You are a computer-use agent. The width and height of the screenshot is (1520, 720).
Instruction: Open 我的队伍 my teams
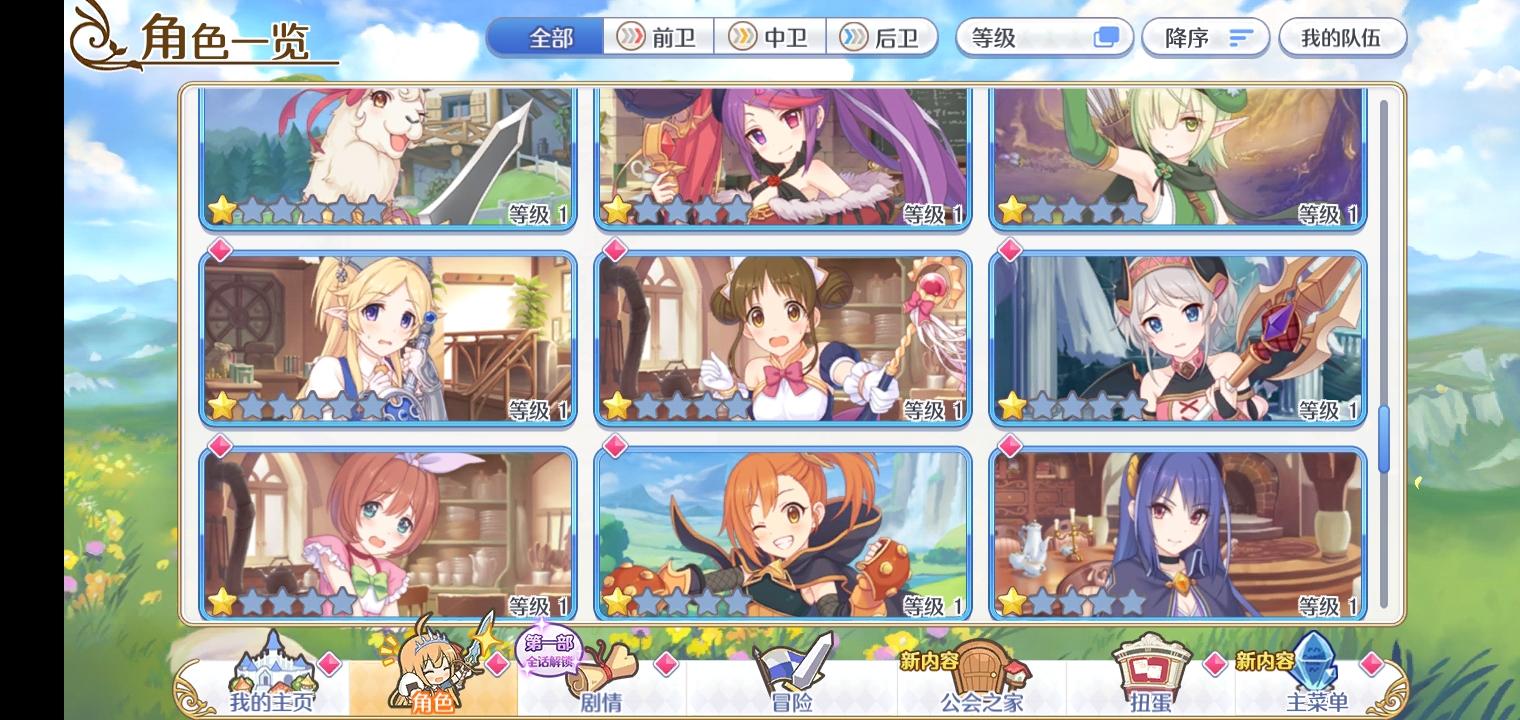1342,37
